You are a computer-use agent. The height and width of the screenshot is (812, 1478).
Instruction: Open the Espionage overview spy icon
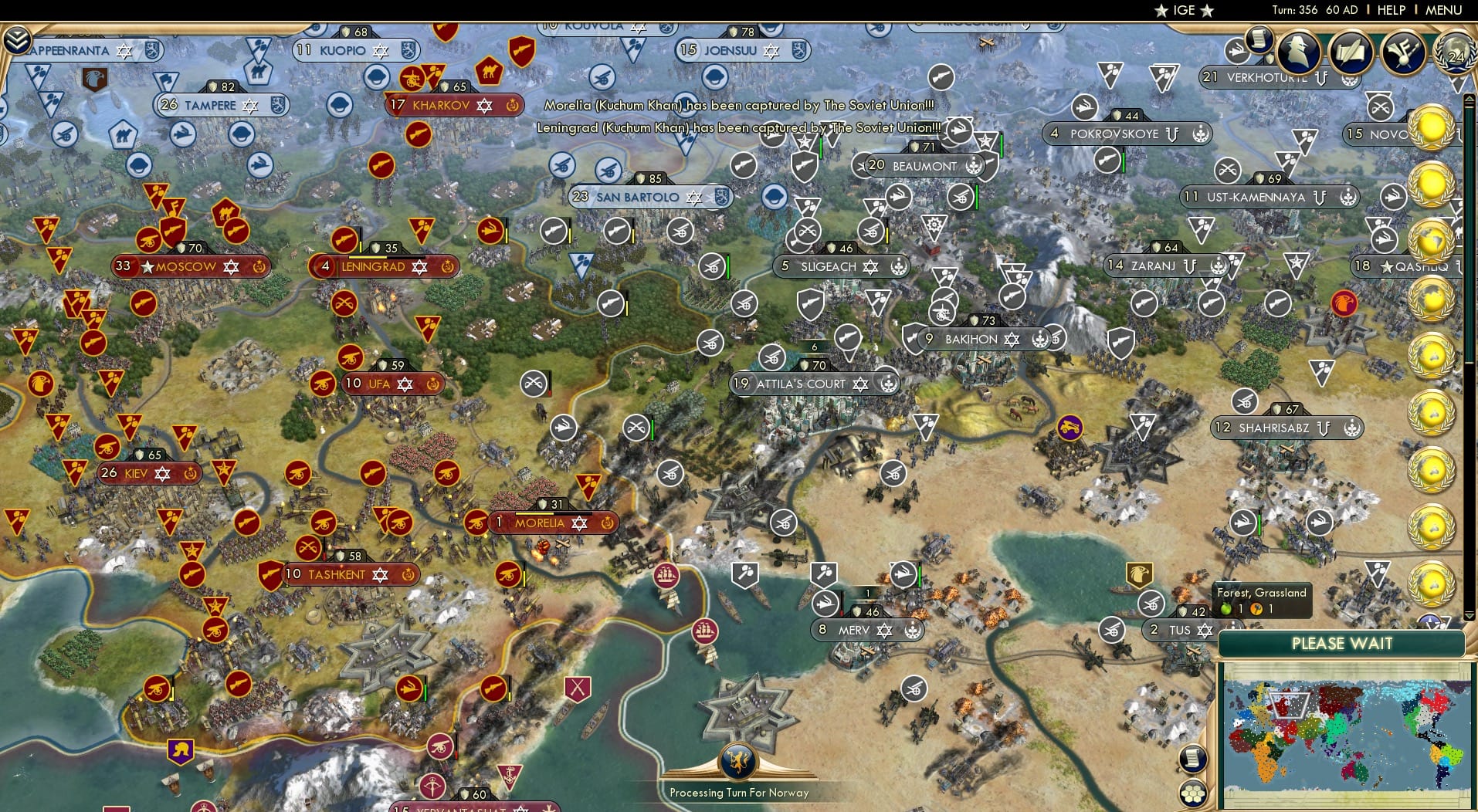coord(1300,52)
